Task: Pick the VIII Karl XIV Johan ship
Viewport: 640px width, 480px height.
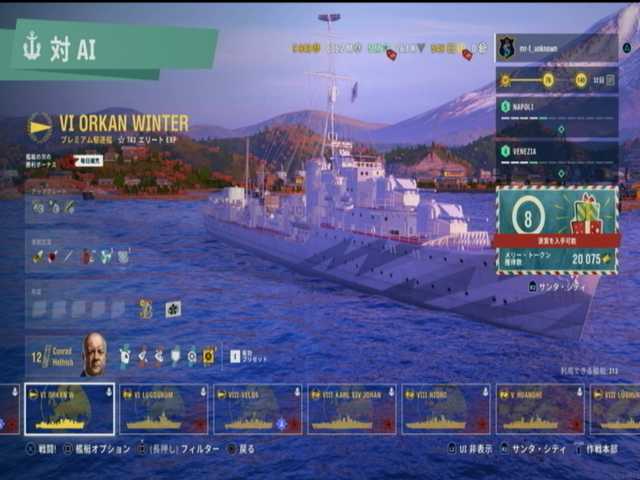Action: click(351, 409)
